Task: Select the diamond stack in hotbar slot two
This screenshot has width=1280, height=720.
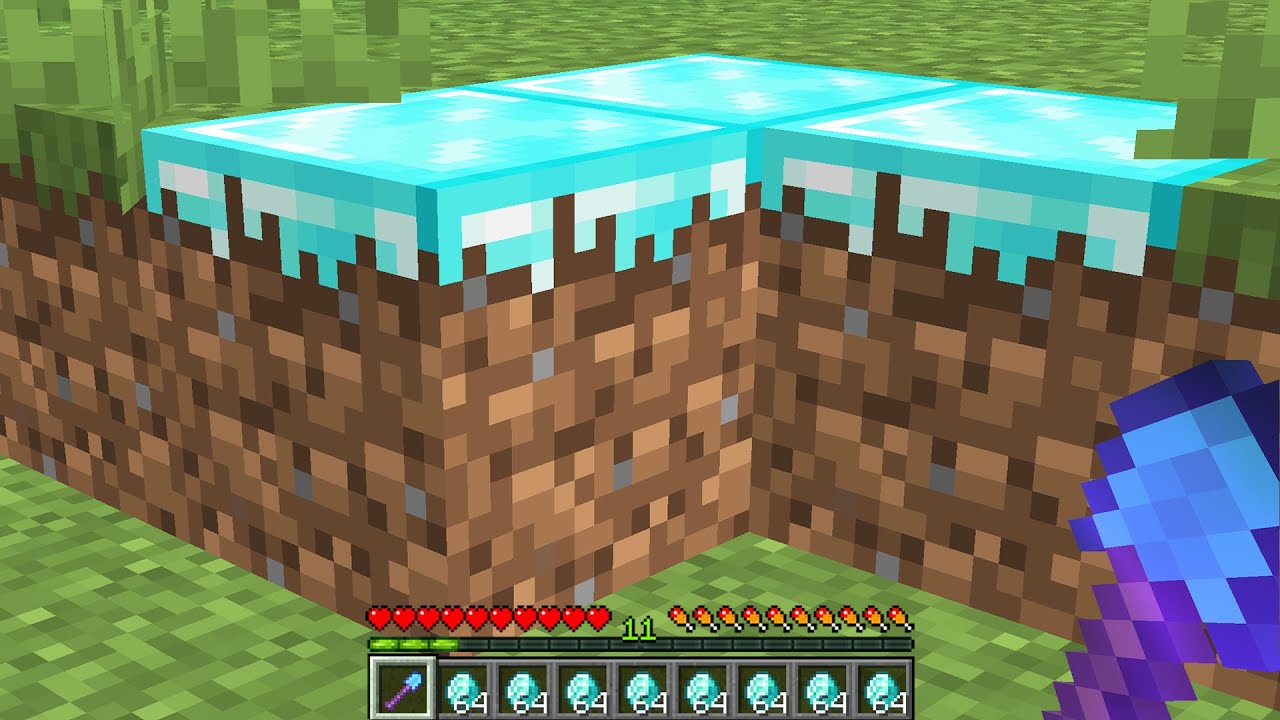Action: [463, 690]
